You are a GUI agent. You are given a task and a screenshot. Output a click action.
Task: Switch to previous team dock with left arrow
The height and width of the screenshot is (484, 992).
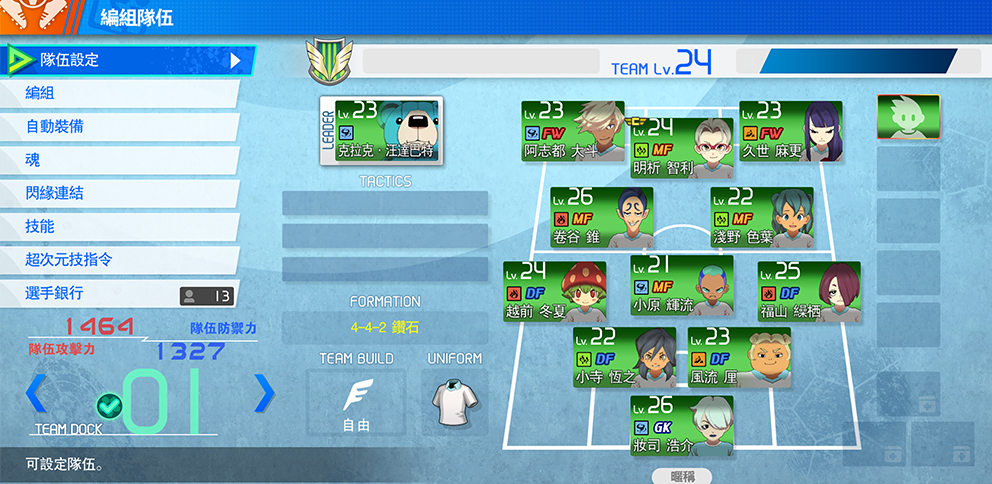[36, 393]
